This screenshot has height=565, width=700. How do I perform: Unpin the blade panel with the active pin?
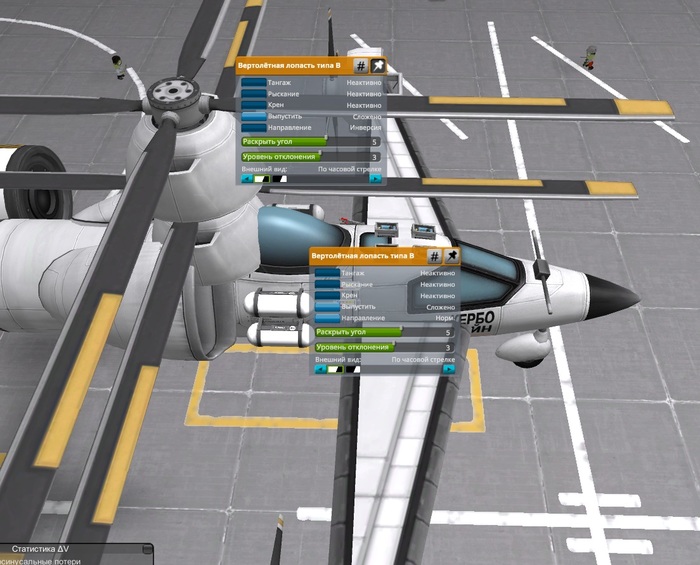[x=378, y=64]
